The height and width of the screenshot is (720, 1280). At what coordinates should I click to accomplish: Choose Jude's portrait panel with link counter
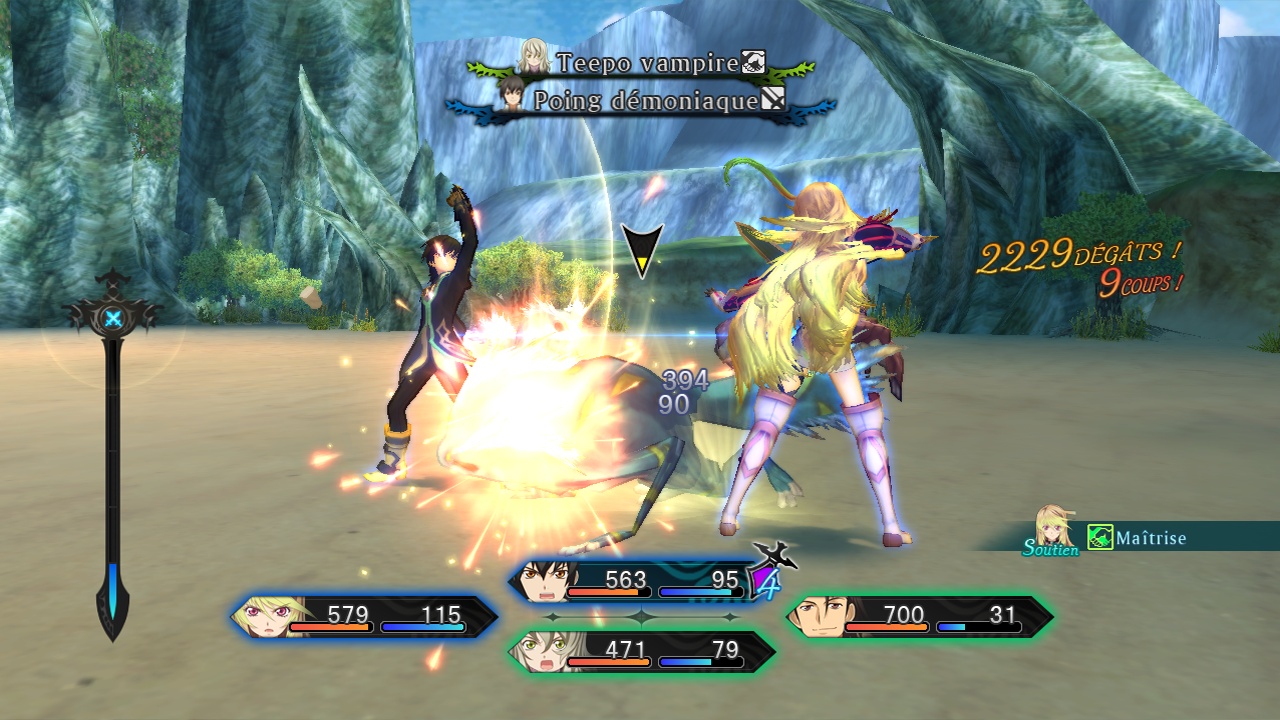click(x=640, y=580)
